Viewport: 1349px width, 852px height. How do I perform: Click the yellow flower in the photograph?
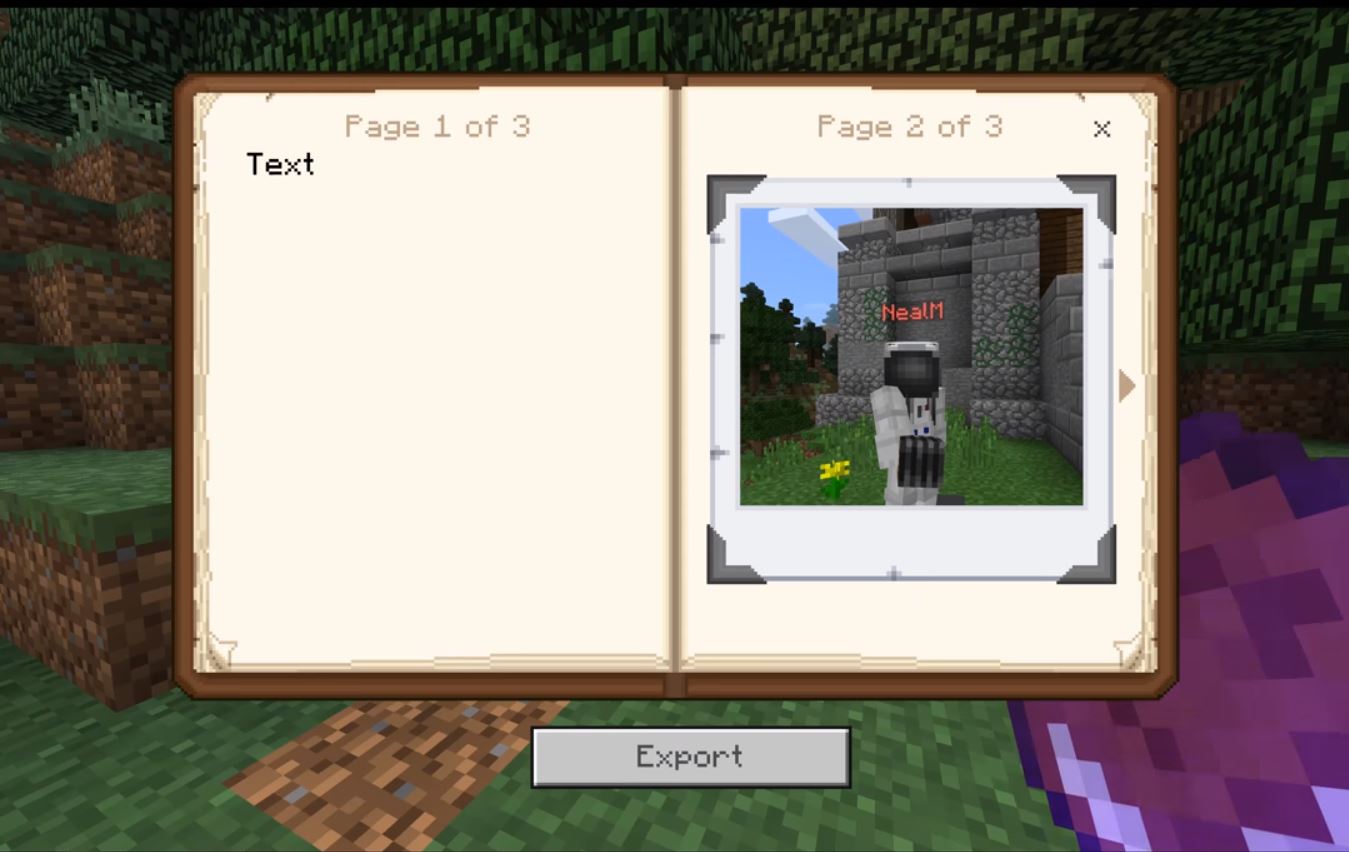(x=837, y=468)
